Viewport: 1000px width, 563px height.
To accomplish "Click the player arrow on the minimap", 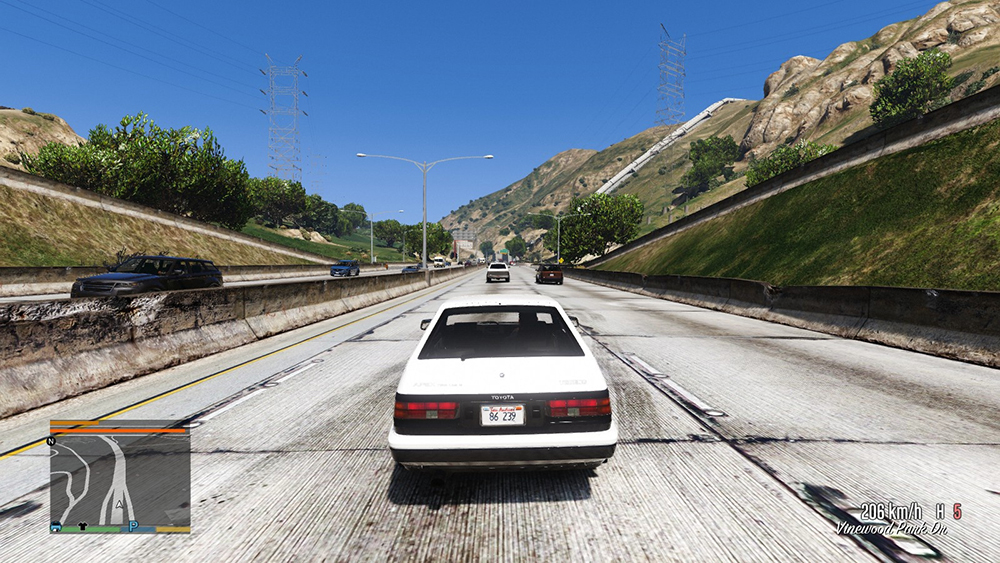I will 121,503.
